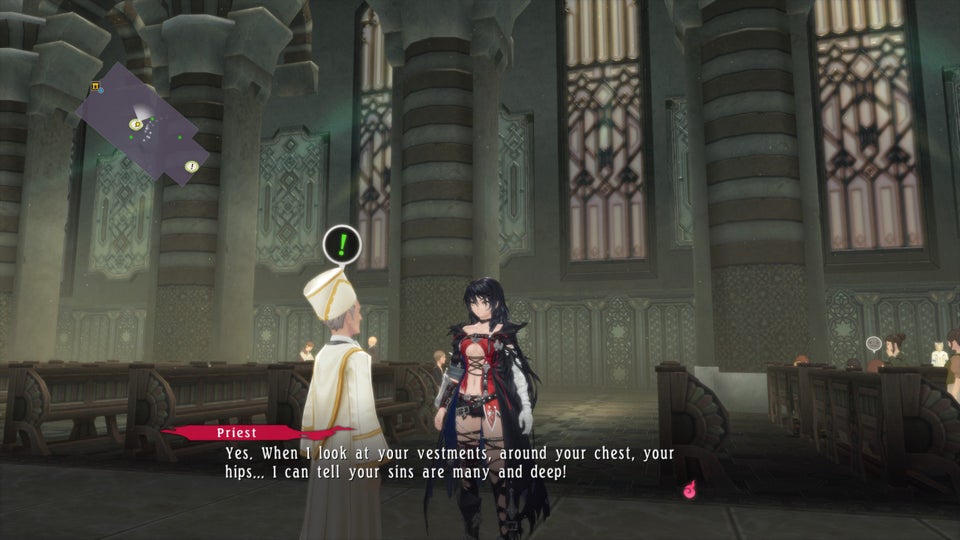
Task: Select the green exclamation icon above the priest
Action: [342, 243]
